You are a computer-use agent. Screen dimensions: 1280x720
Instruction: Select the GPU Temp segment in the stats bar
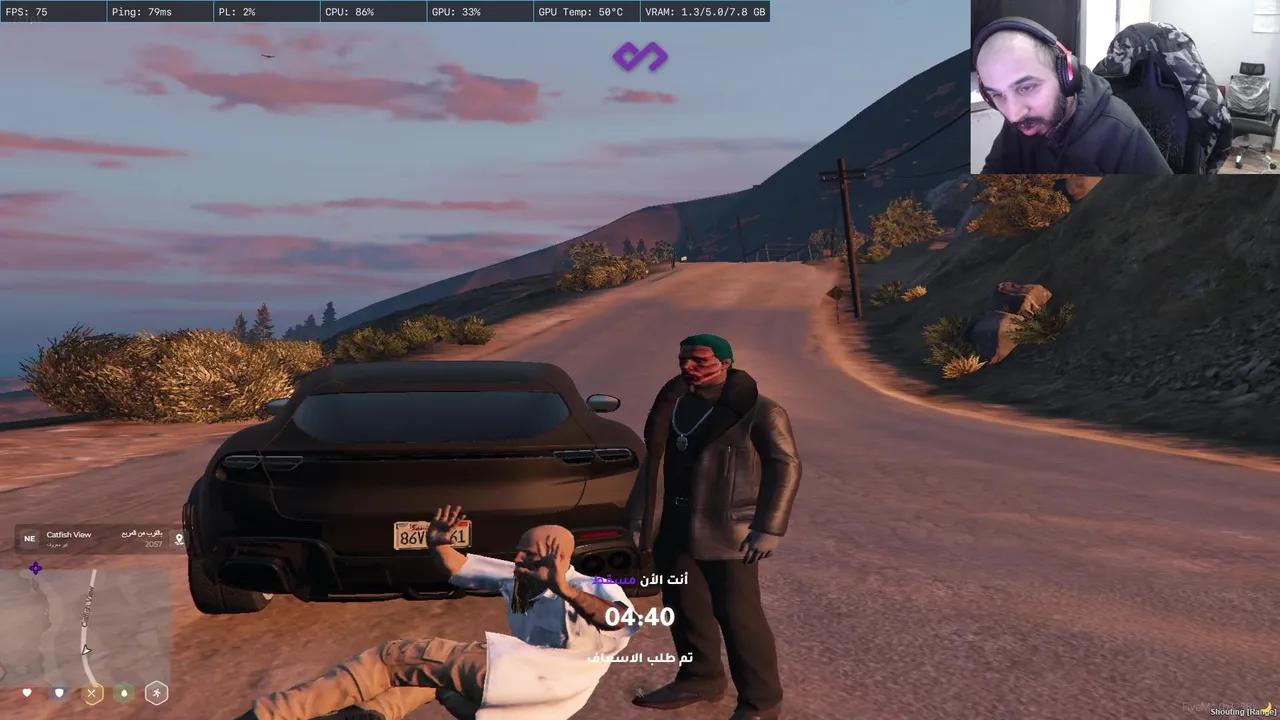pos(580,12)
